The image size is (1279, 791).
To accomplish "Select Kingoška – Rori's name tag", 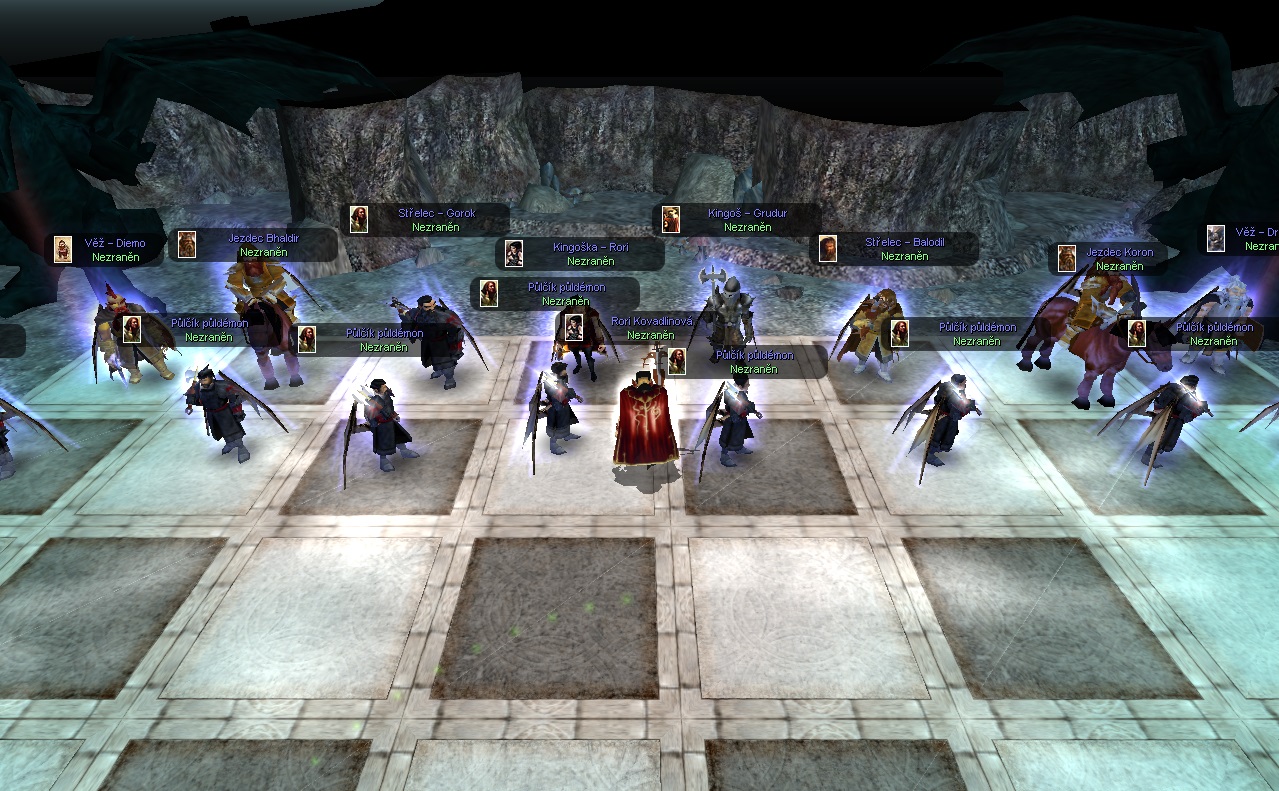I will (590, 247).
